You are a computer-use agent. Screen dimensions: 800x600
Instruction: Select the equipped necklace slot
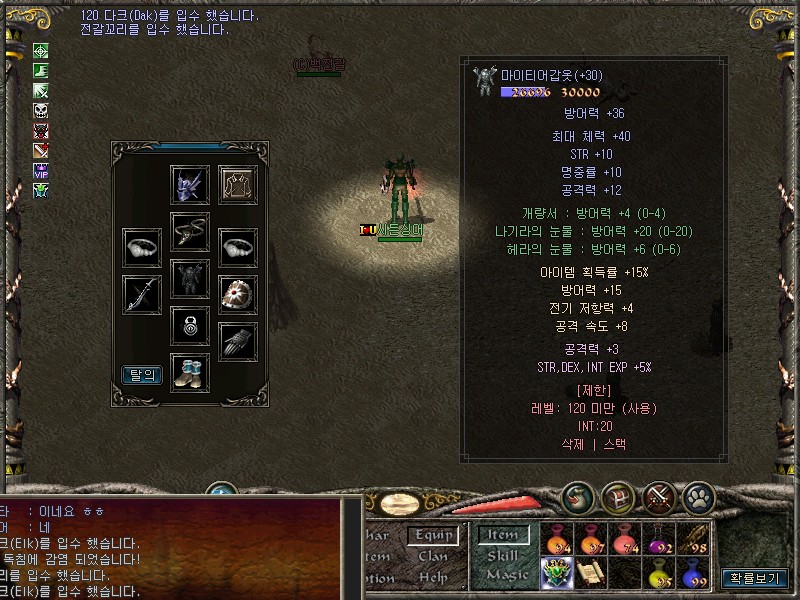[x=190, y=231]
